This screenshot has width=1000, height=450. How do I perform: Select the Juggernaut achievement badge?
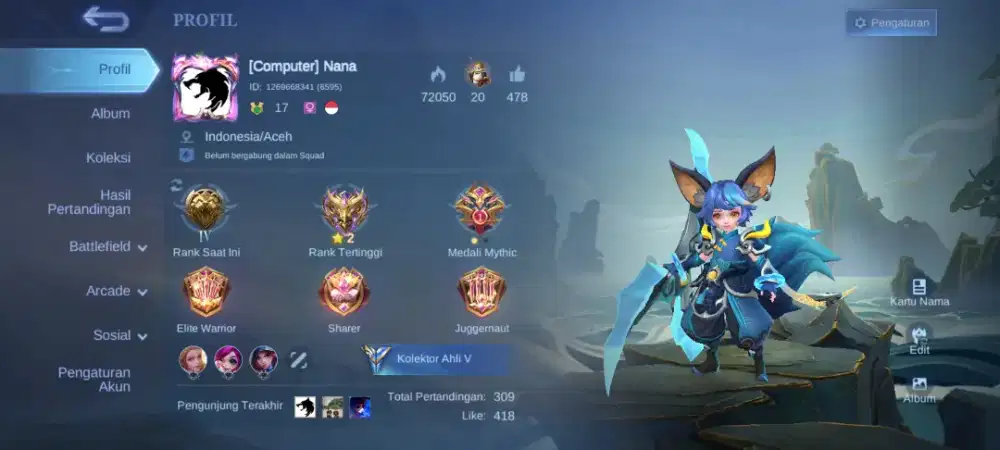[x=480, y=292]
